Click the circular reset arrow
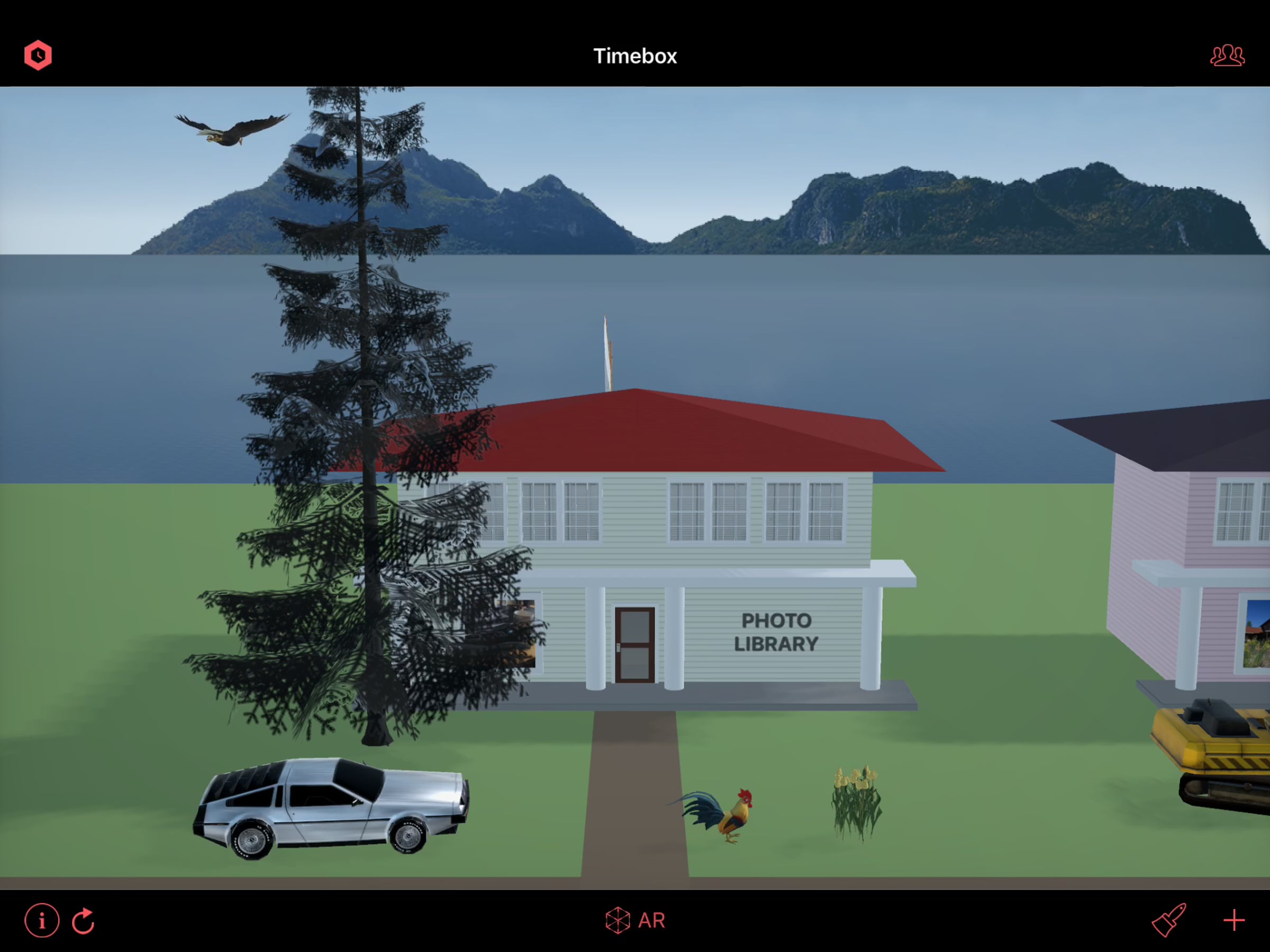The image size is (1270, 952). point(84,920)
